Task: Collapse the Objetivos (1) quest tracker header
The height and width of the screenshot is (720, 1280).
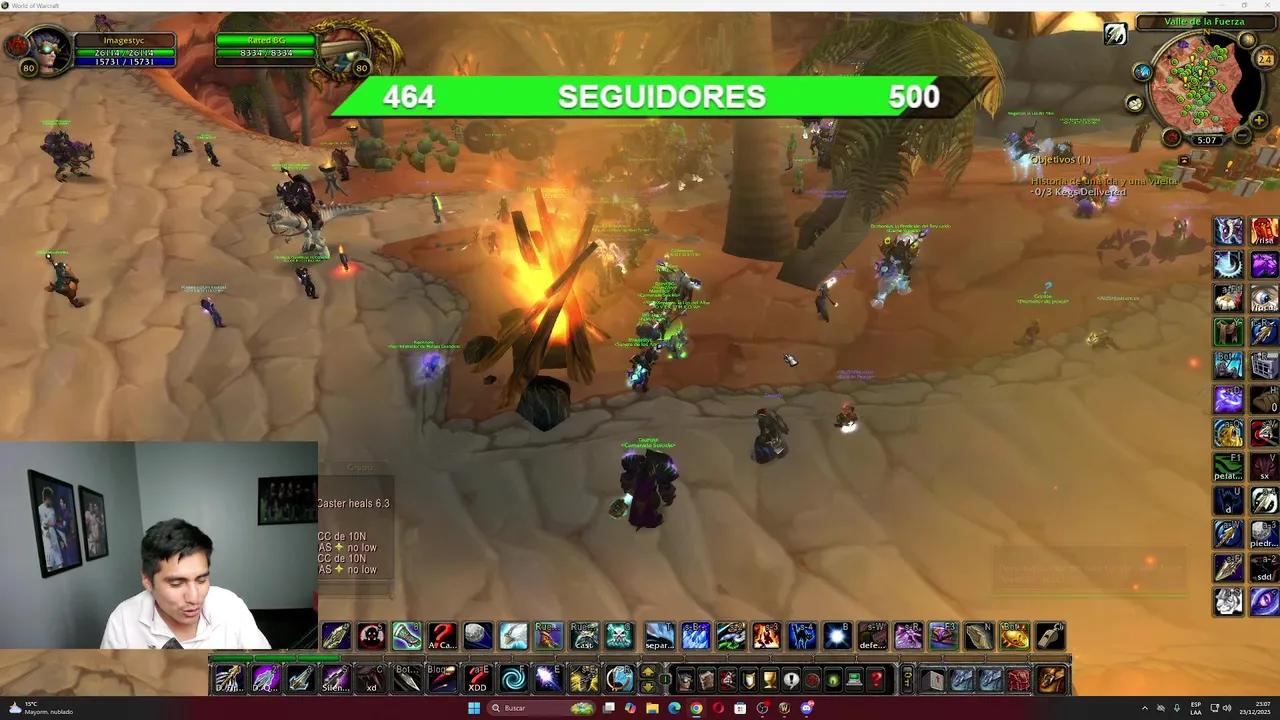Action: (1061, 160)
